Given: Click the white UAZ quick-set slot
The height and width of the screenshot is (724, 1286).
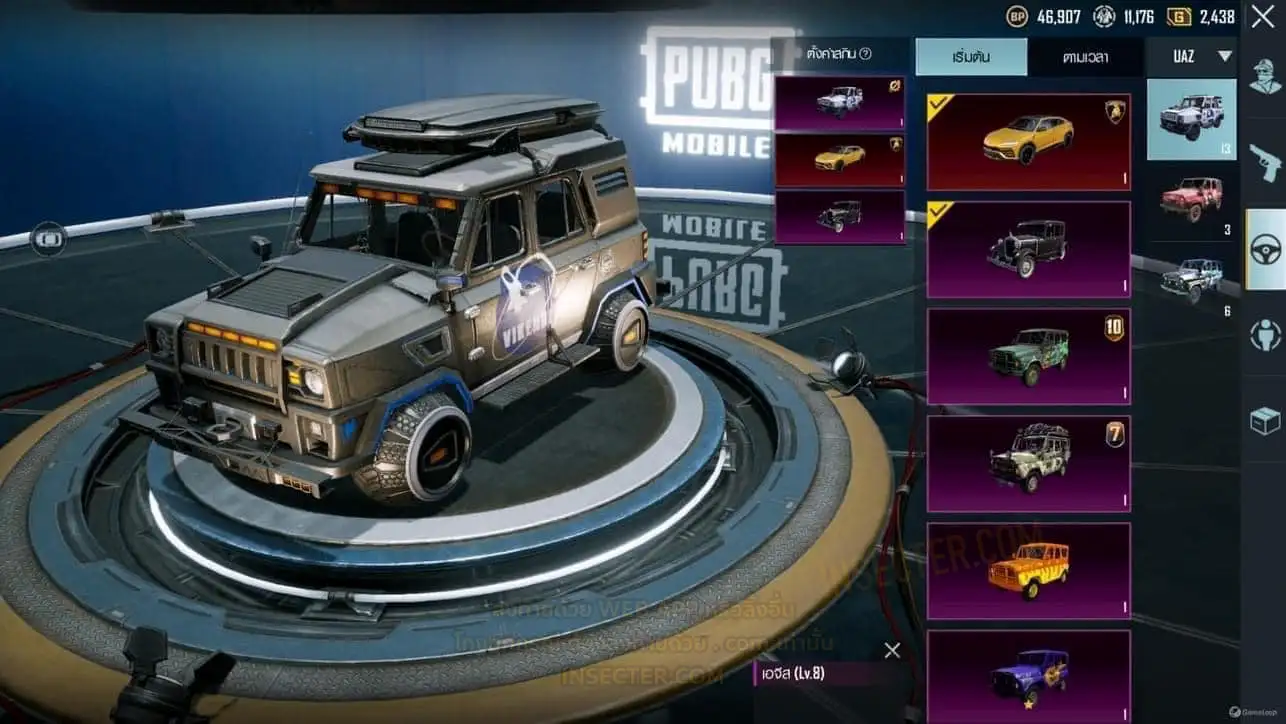Looking at the screenshot, I should click(839, 103).
